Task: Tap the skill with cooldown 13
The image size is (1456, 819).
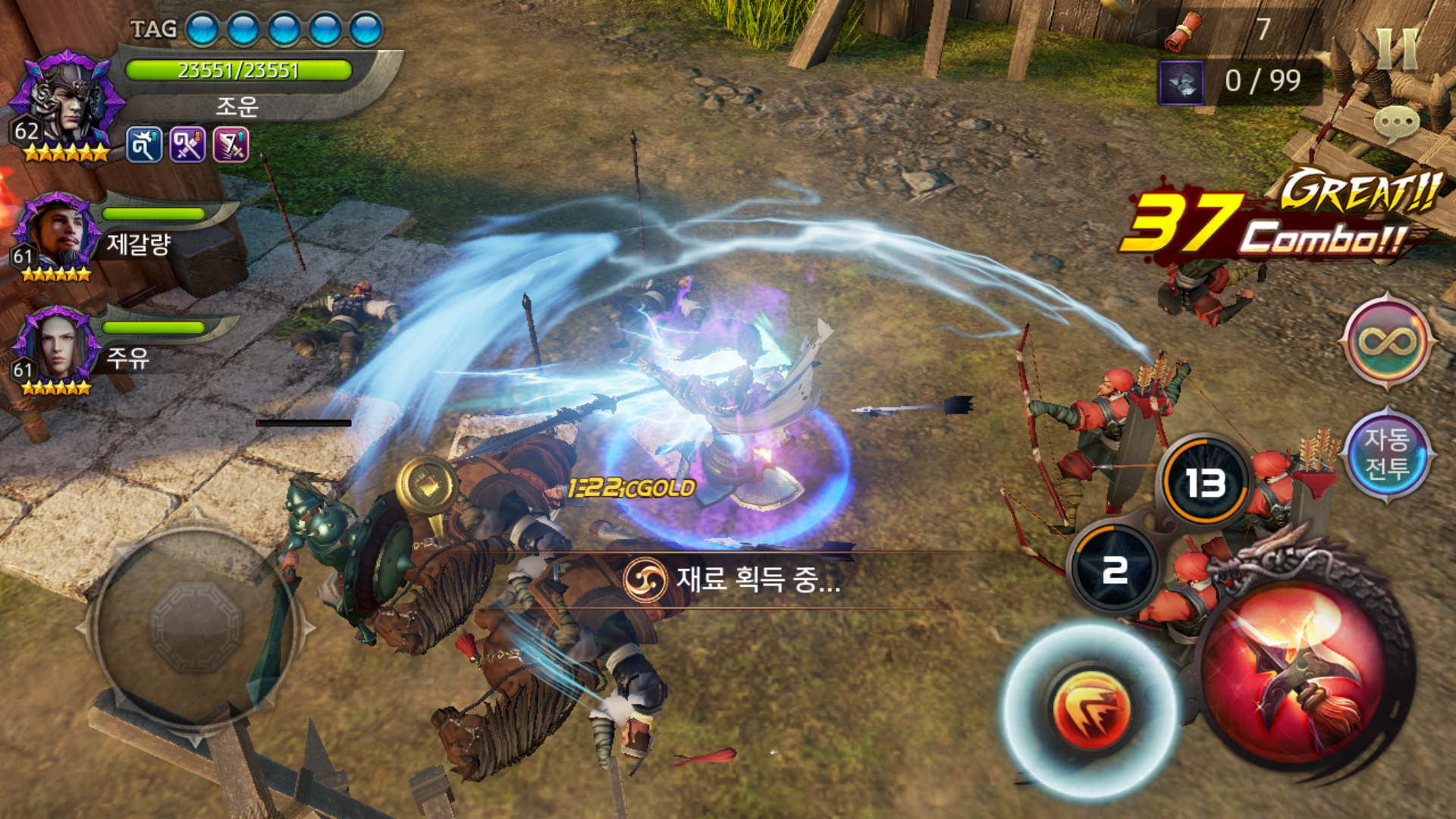Action: tap(1204, 482)
